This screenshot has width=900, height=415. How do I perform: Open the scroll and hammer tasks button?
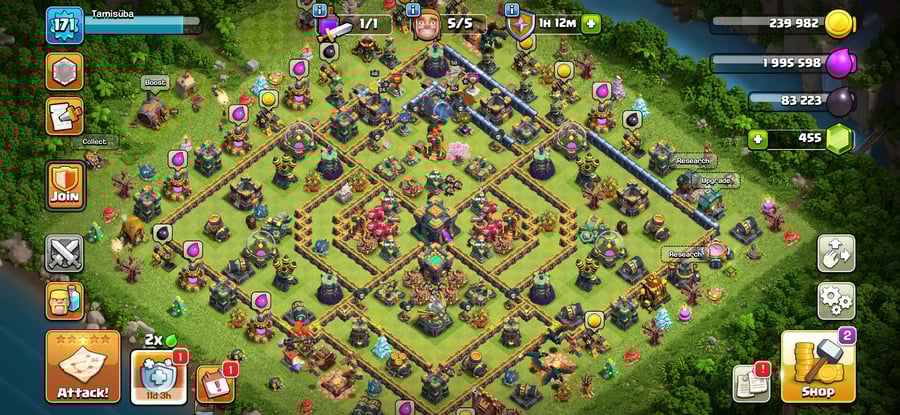64,116
